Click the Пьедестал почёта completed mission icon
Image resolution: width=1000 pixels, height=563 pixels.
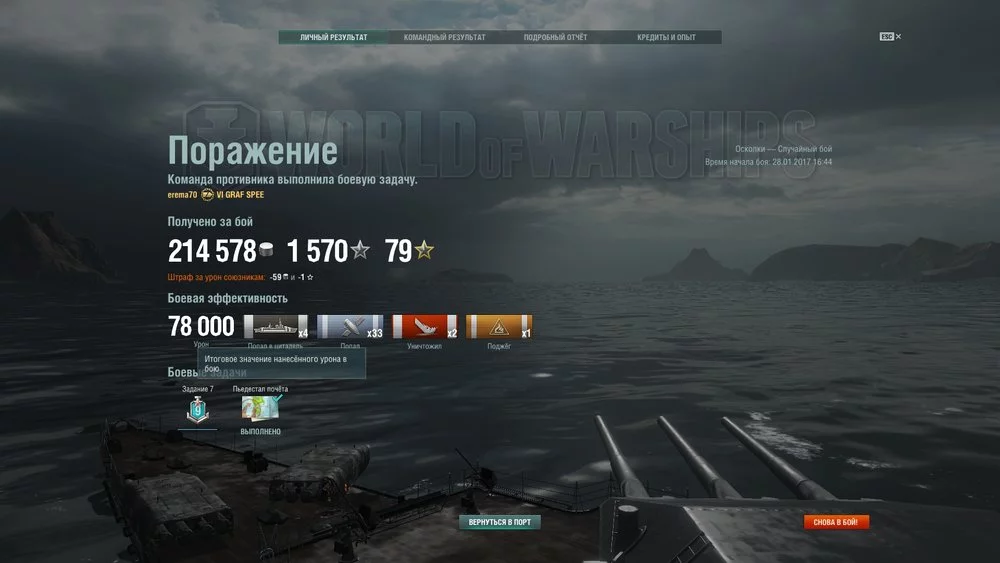pyautogui.click(x=260, y=408)
